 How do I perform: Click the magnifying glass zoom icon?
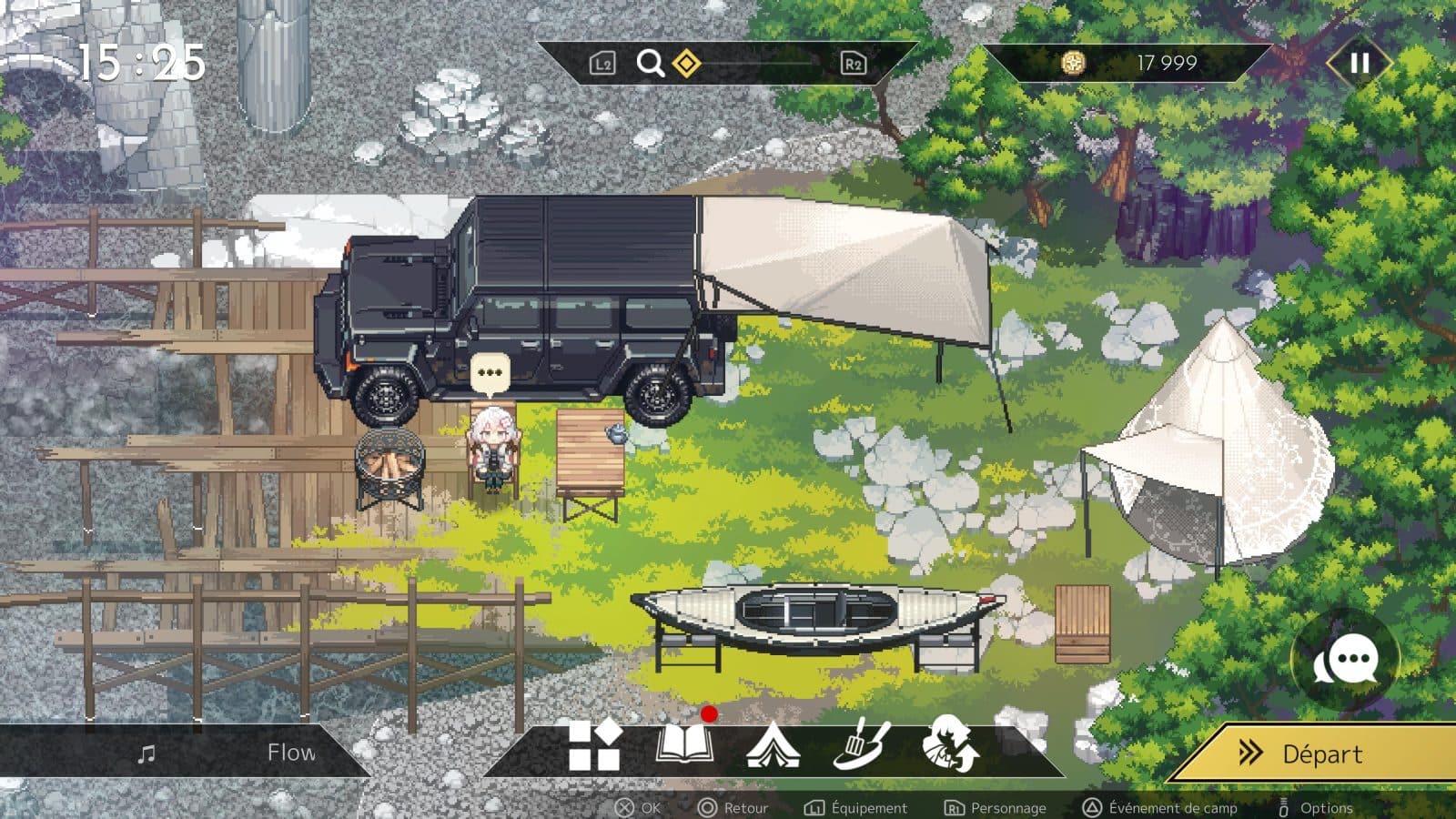point(650,63)
